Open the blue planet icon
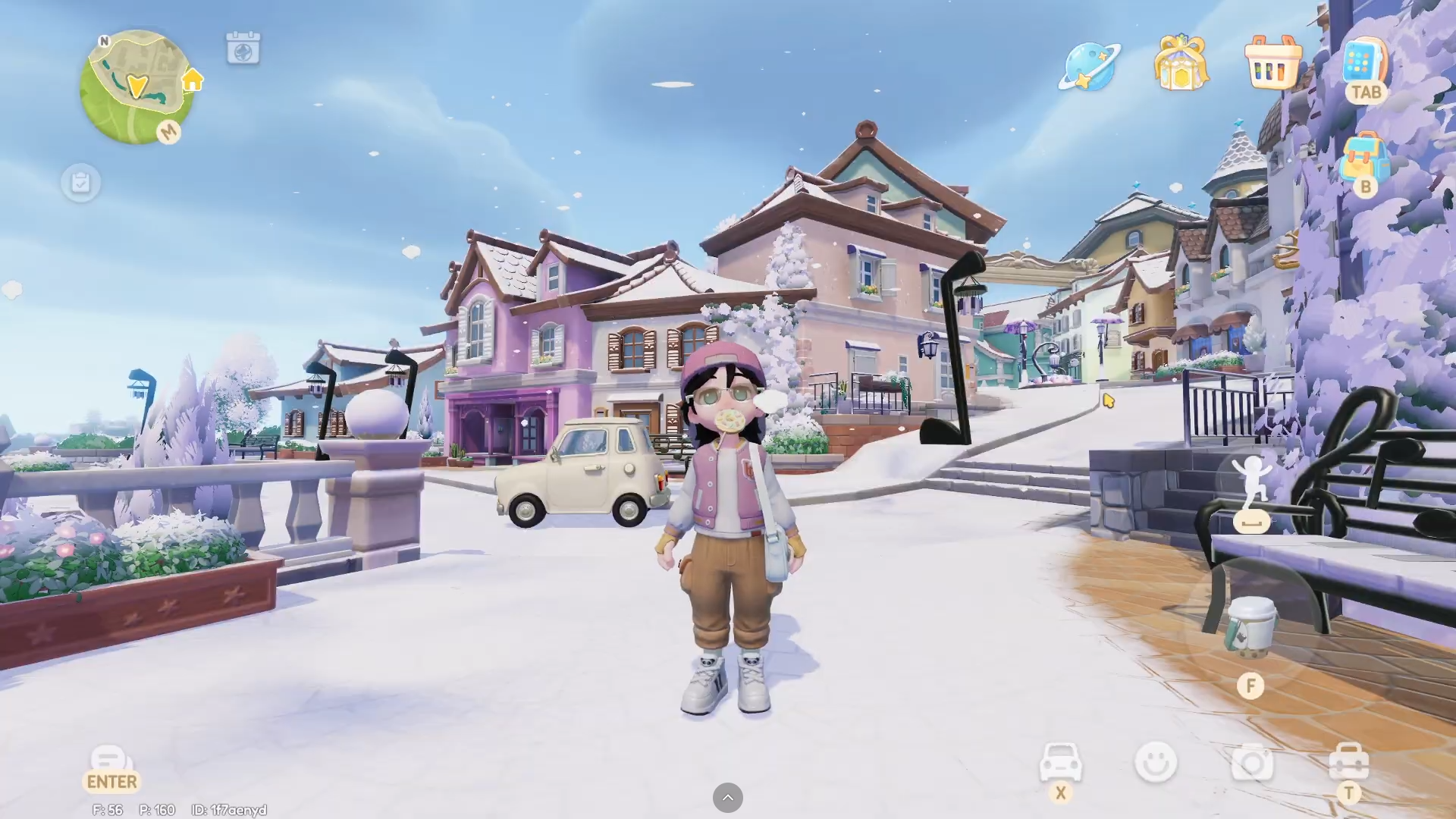Screen dimensions: 1456x819 pos(1089,67)
